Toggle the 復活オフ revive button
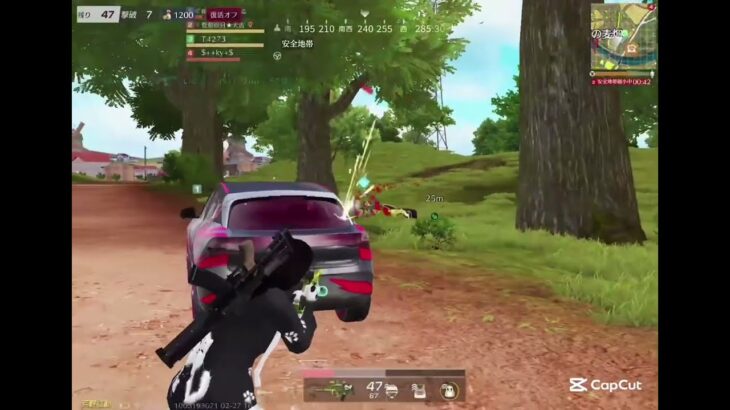Image resolution: width=730 pixels, height=410 pixels. [225, 15]
